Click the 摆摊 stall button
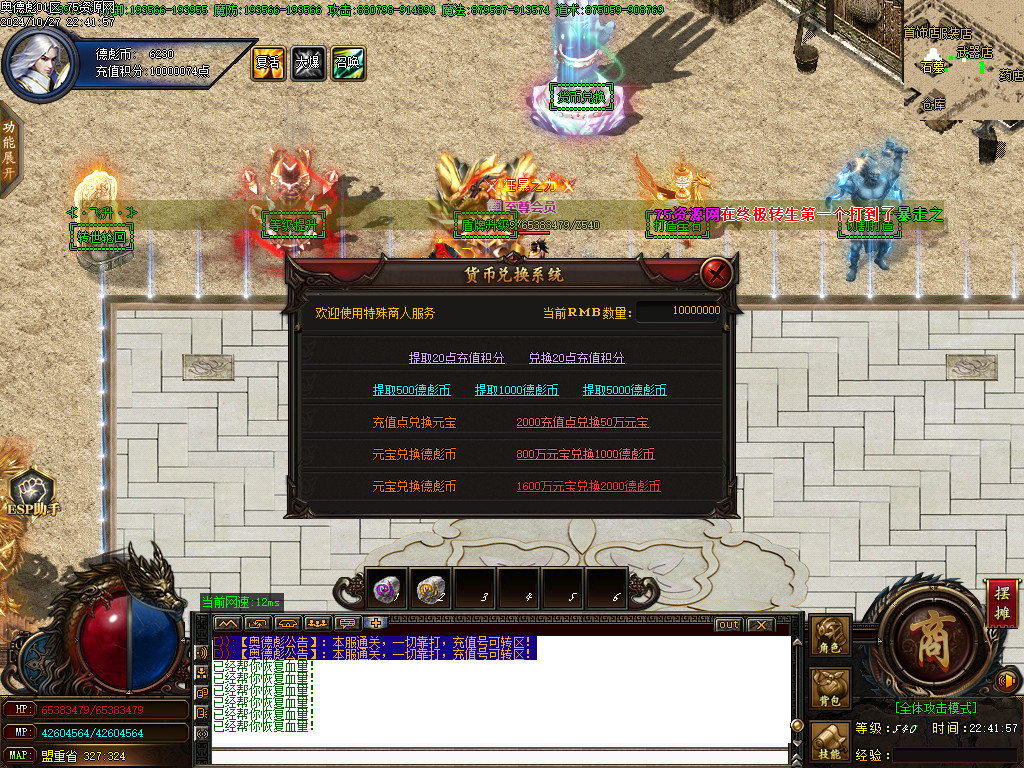Image resolution: width=1024 pixels, height=768 pixels. (1002, 602)
